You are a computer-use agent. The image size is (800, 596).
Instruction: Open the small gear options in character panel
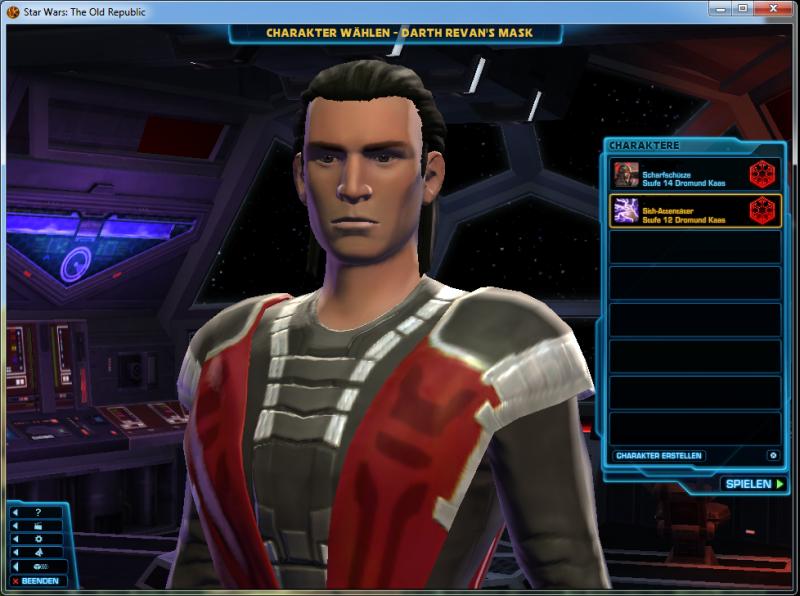772,456
